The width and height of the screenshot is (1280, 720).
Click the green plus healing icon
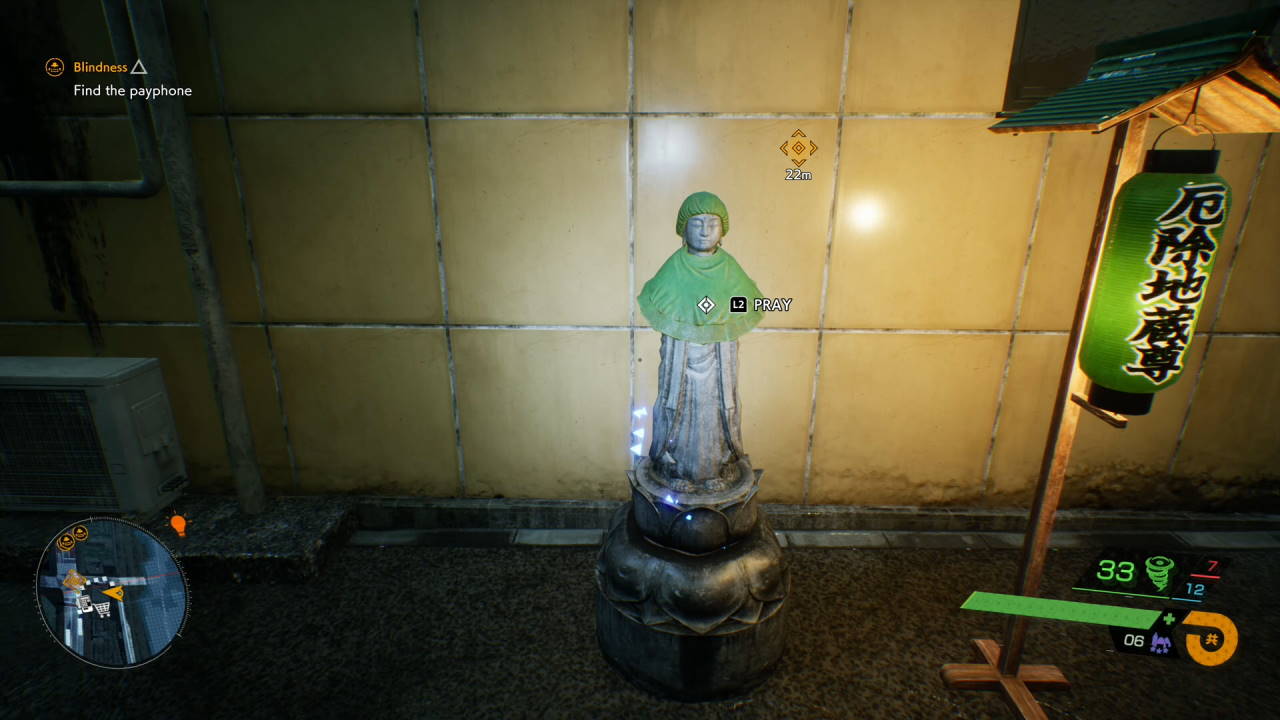pyautogui.click(x=1170, y=618)
